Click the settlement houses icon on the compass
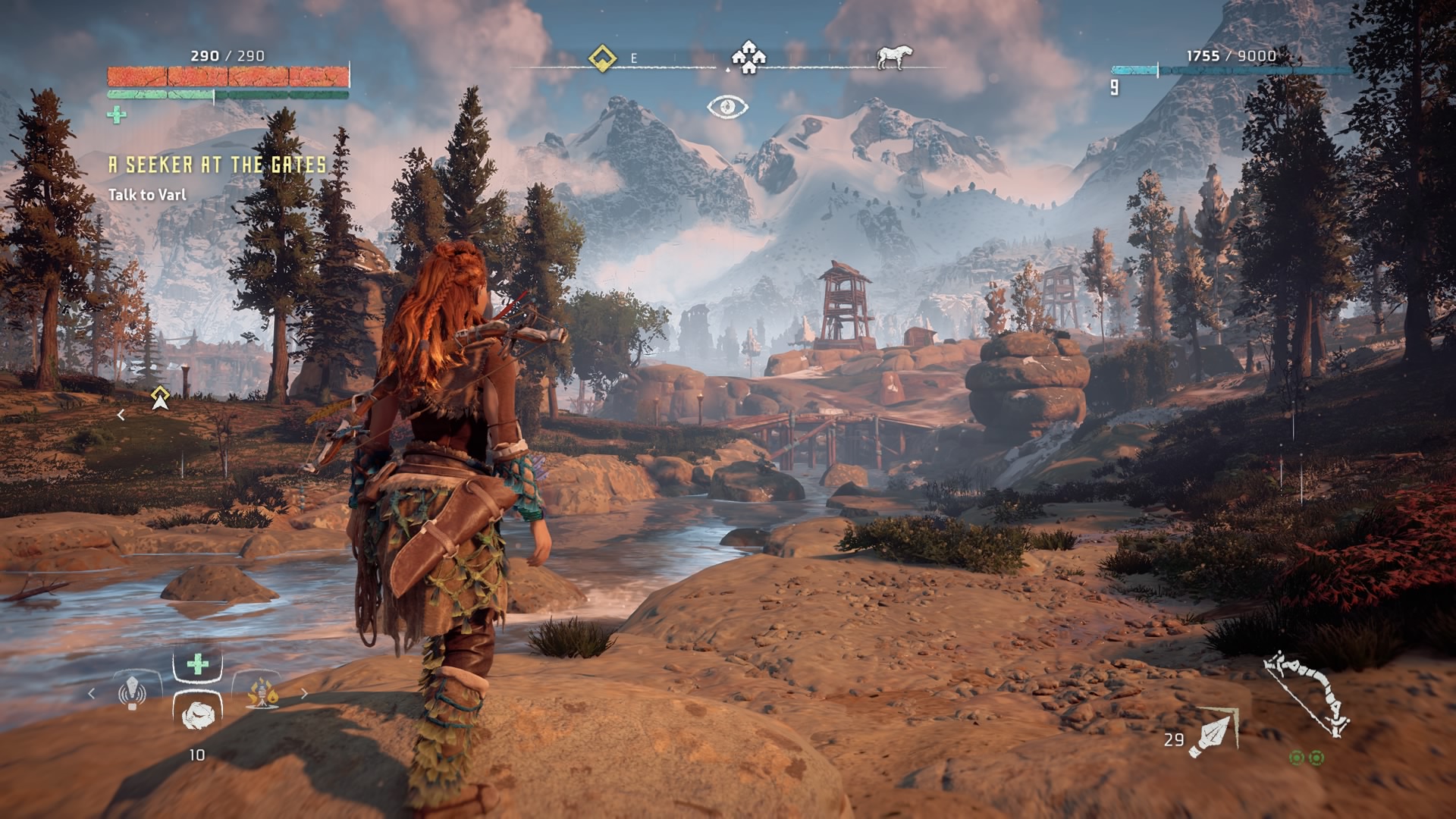Image resolution: width=1456 pixels, height=819 pixels. pos(748,58)
